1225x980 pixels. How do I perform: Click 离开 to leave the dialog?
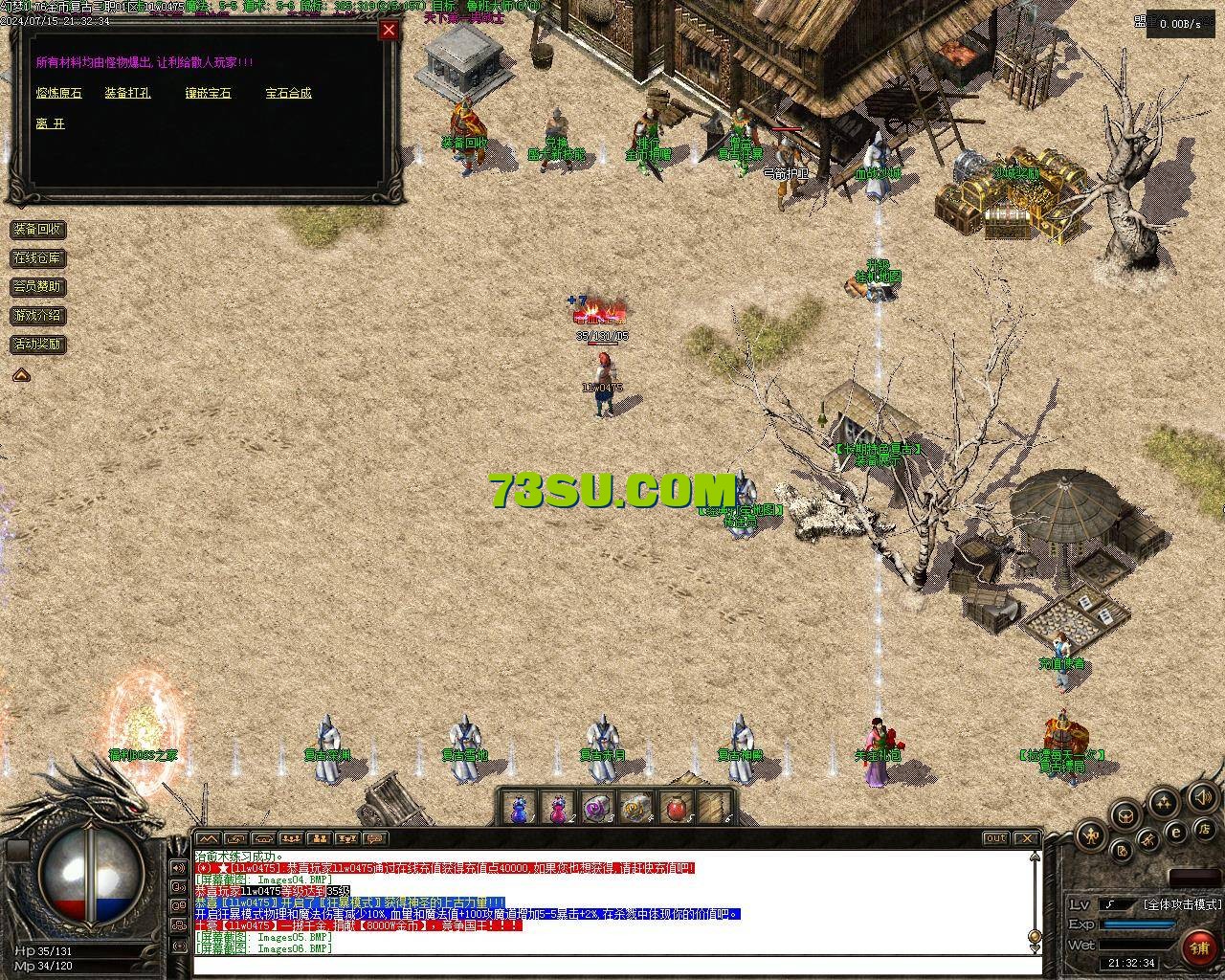pos(50,123)
